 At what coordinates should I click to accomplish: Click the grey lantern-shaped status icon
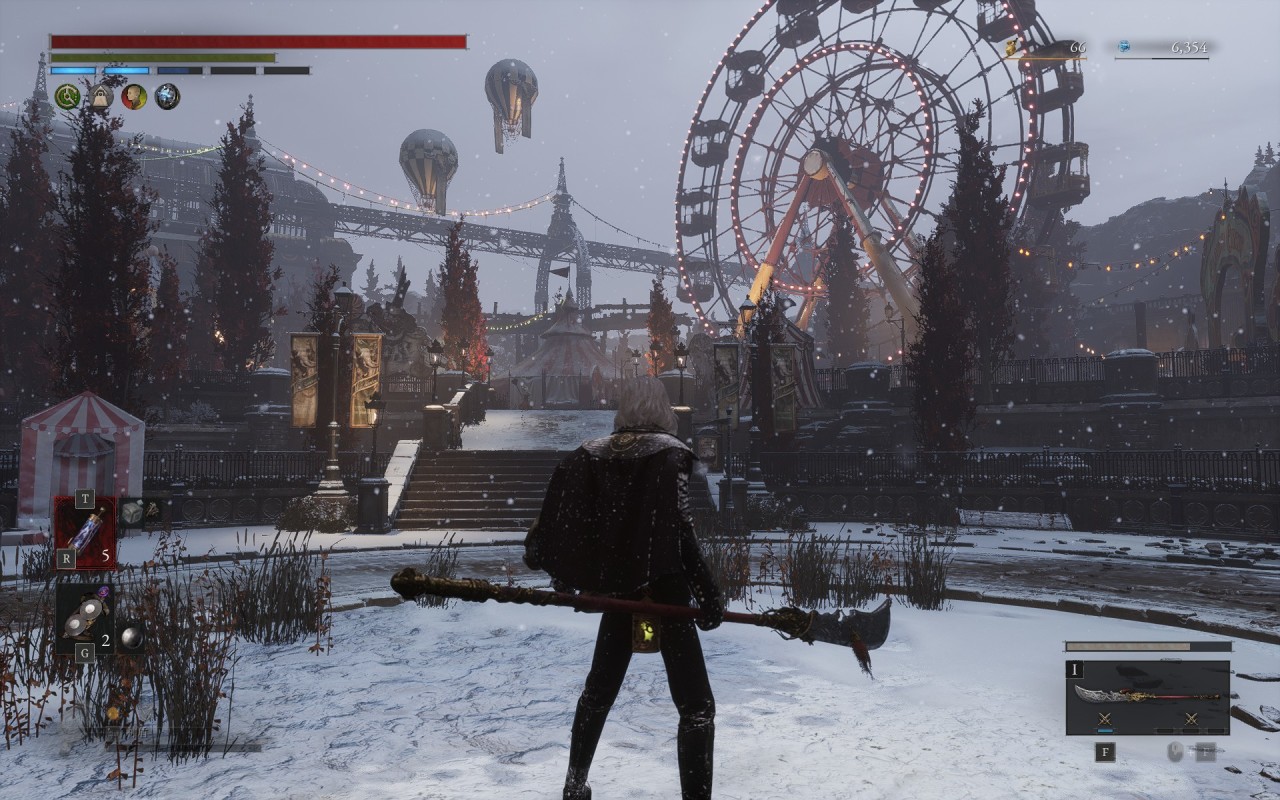coord(100,97)
